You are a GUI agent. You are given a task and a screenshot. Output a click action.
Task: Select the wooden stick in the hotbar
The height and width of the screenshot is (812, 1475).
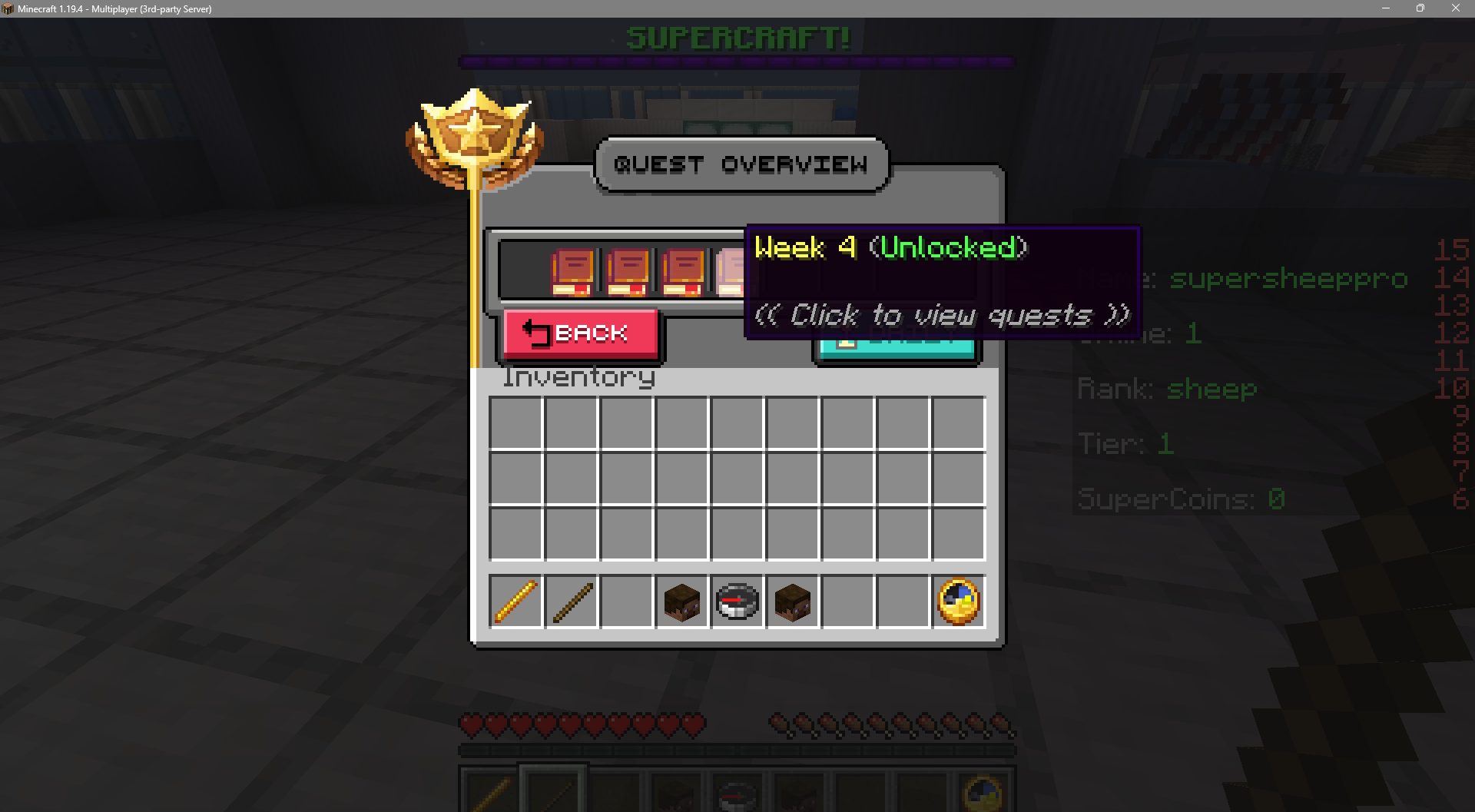(x=571, y=602)
